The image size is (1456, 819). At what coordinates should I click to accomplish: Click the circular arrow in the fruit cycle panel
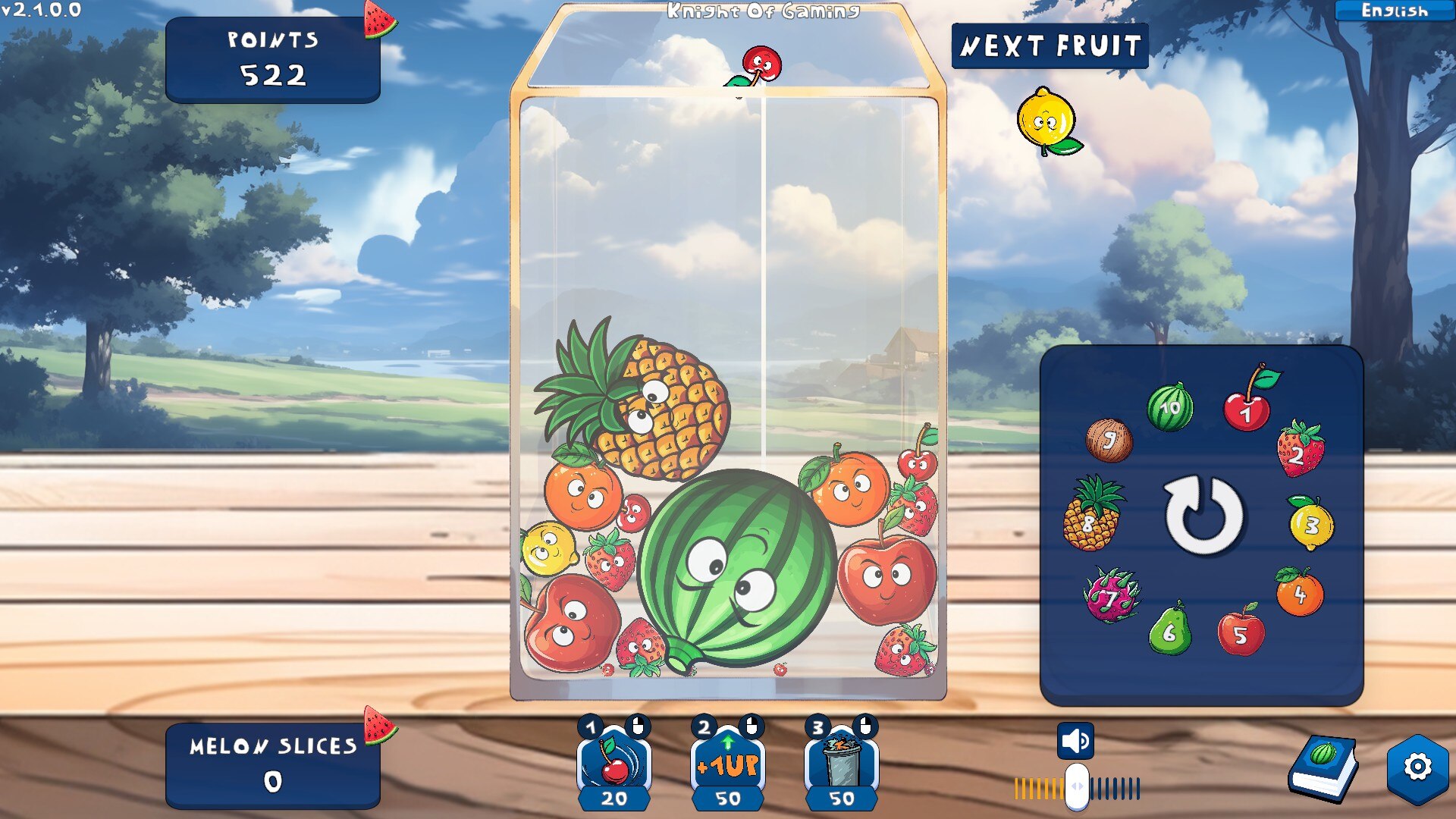coord(1203,516)
